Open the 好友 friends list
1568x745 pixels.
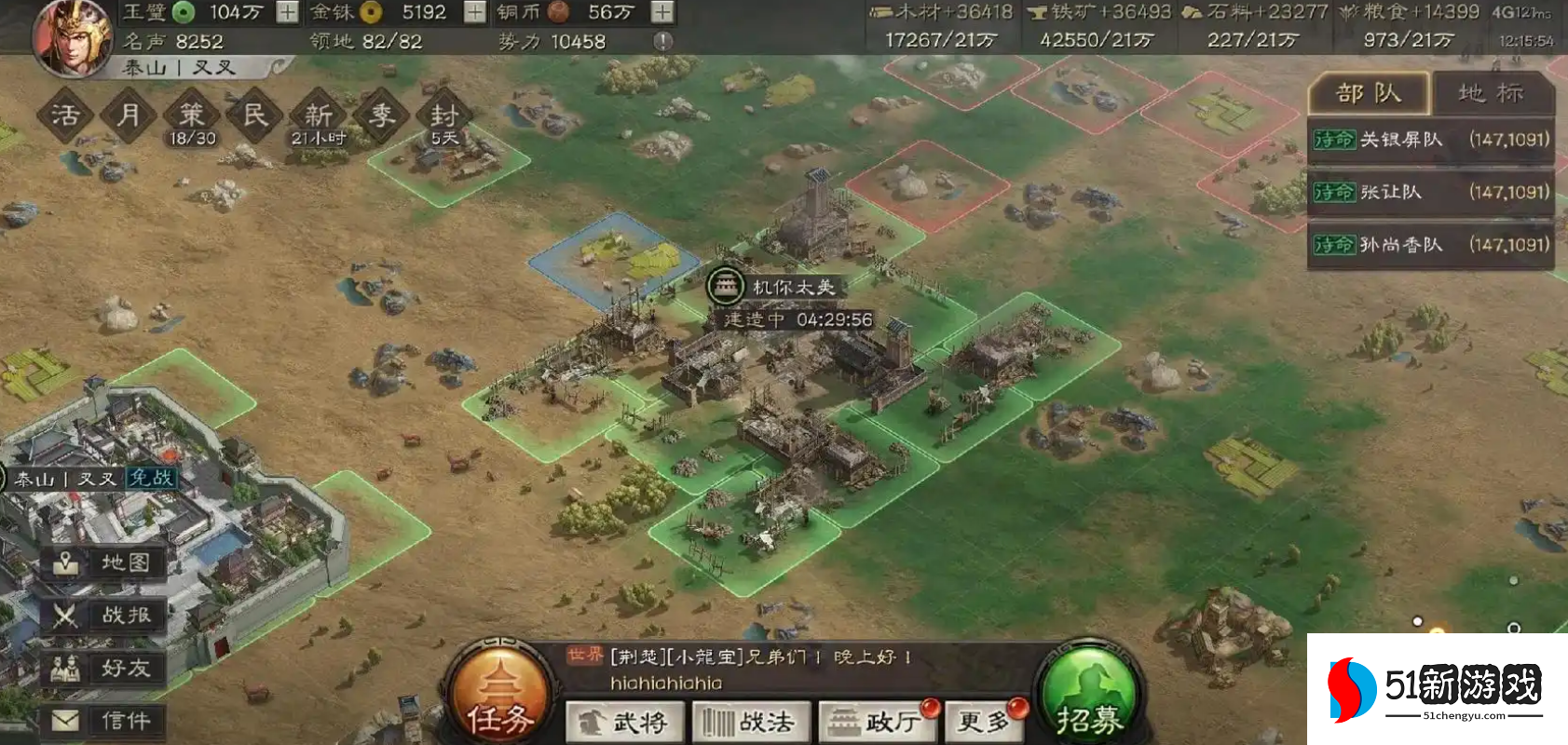(102, 668)
